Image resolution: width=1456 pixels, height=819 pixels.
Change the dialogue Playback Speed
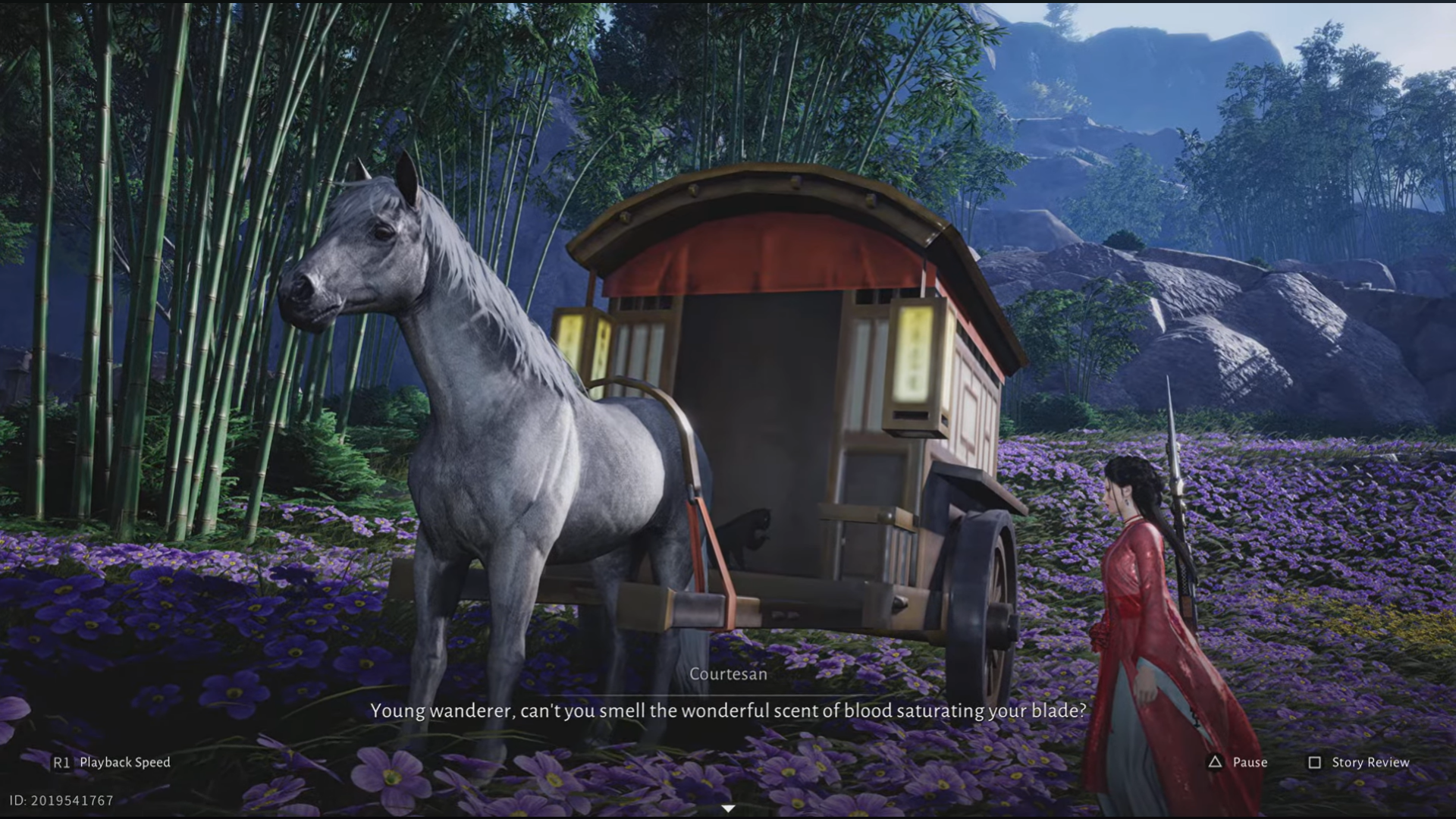[112, 762]
